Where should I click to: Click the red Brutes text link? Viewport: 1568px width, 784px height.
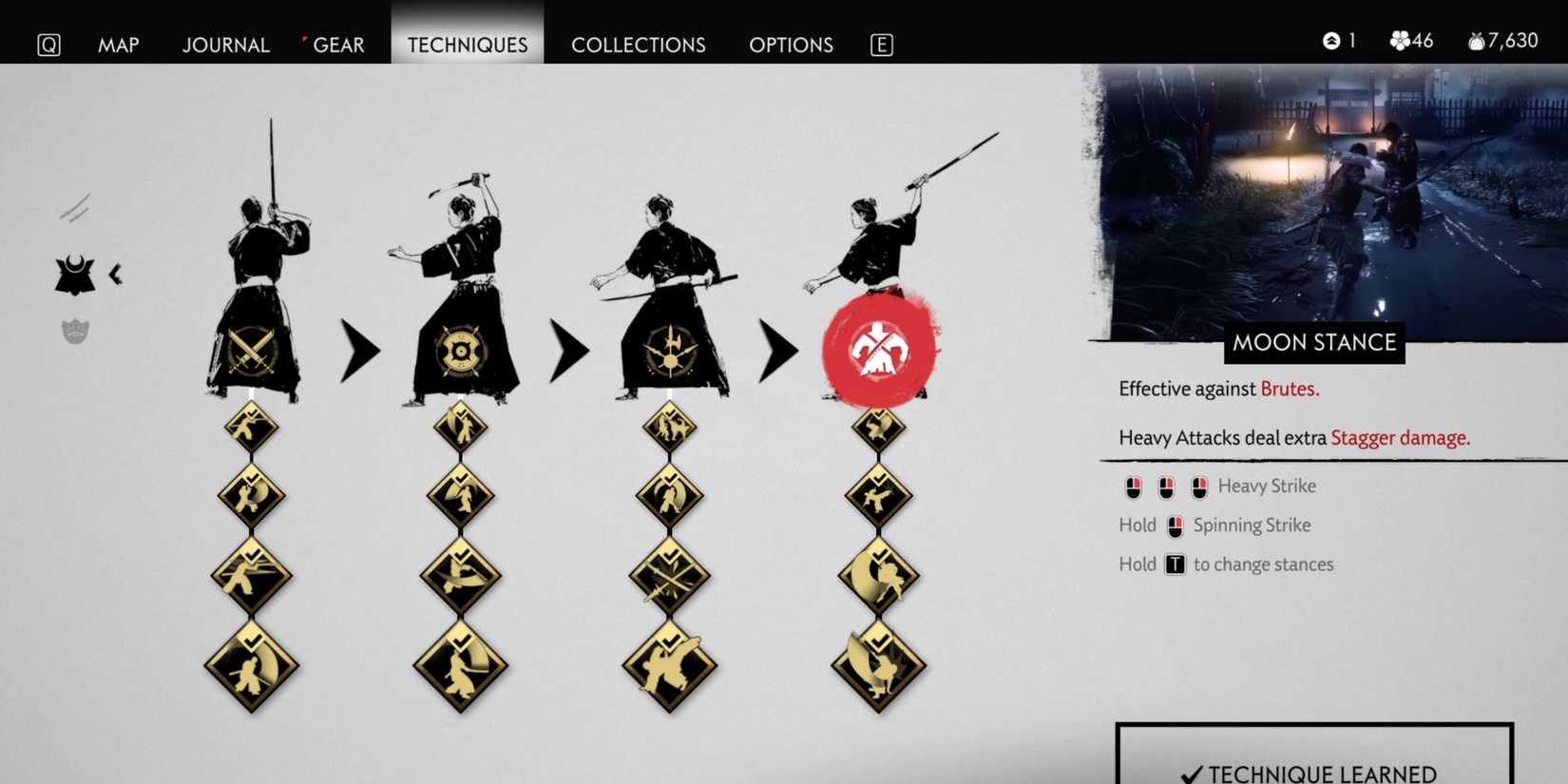pos(1290,389)
